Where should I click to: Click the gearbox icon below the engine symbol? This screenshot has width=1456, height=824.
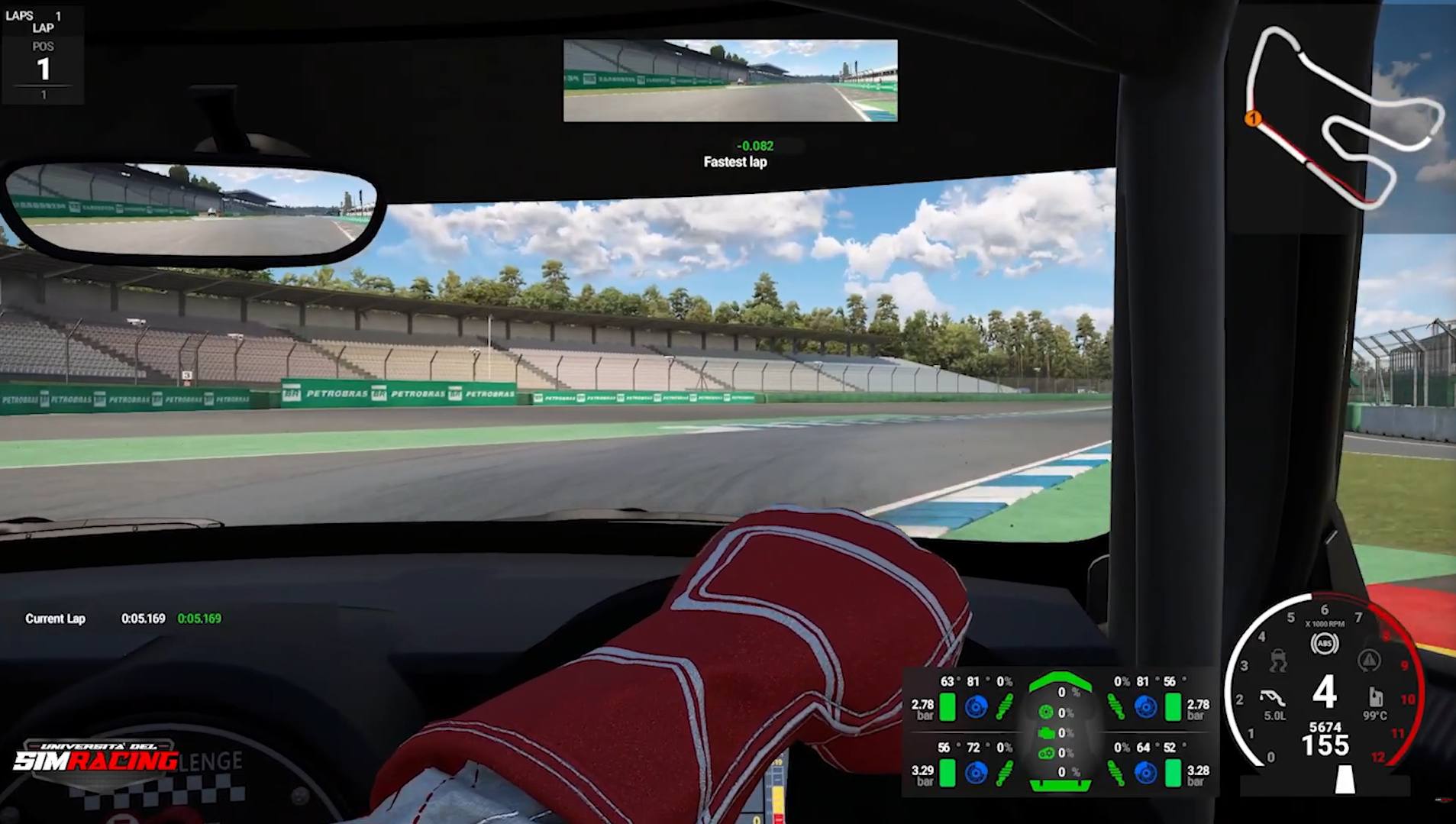(x=1047, y=755)
